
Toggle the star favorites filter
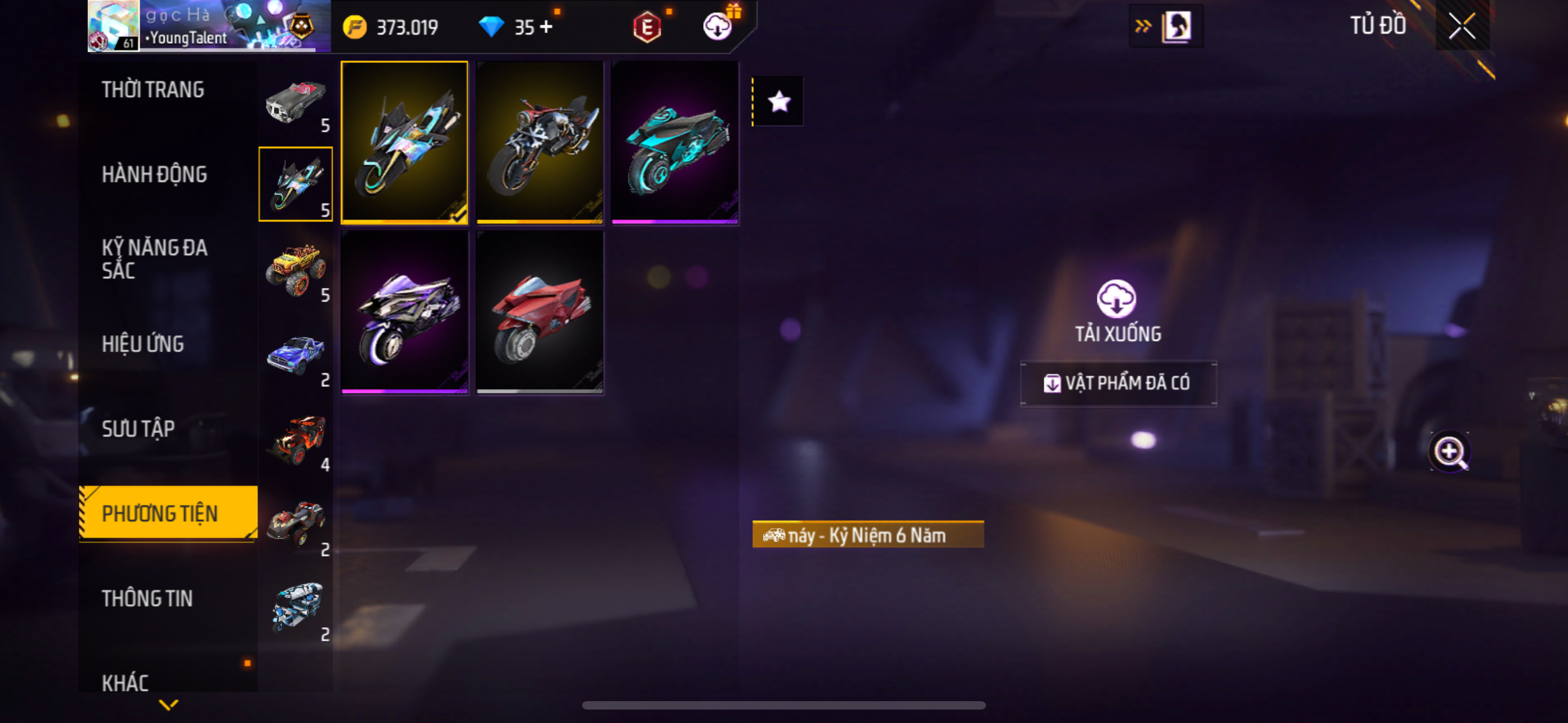coord(778,101)
